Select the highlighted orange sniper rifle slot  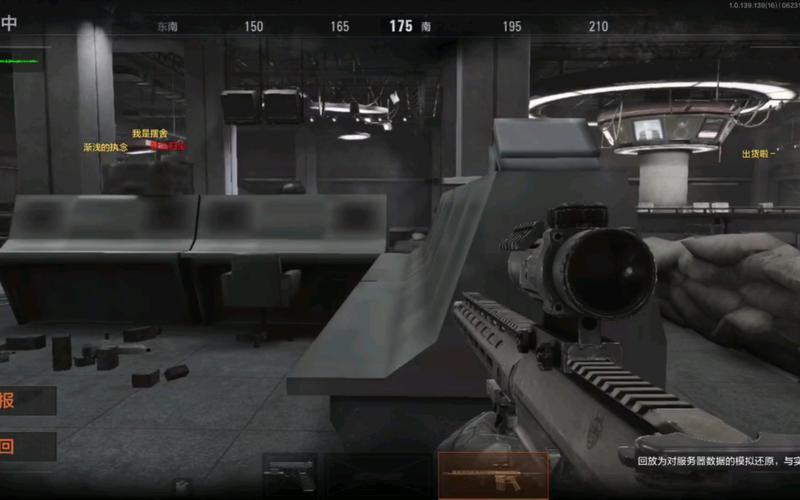[493, 475]
